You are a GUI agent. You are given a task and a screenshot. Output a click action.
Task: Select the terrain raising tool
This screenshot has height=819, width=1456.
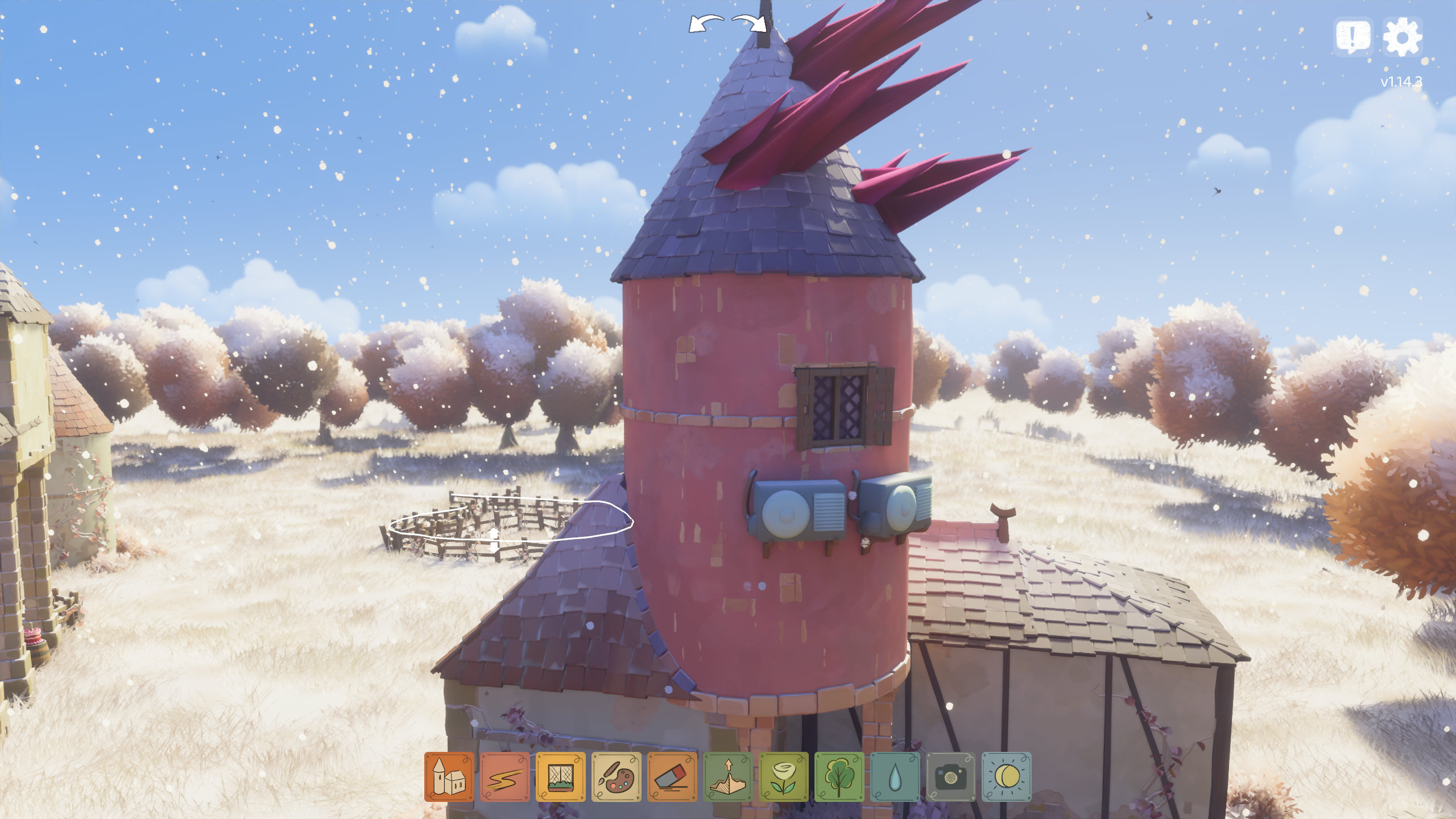[x=728, y=777]
